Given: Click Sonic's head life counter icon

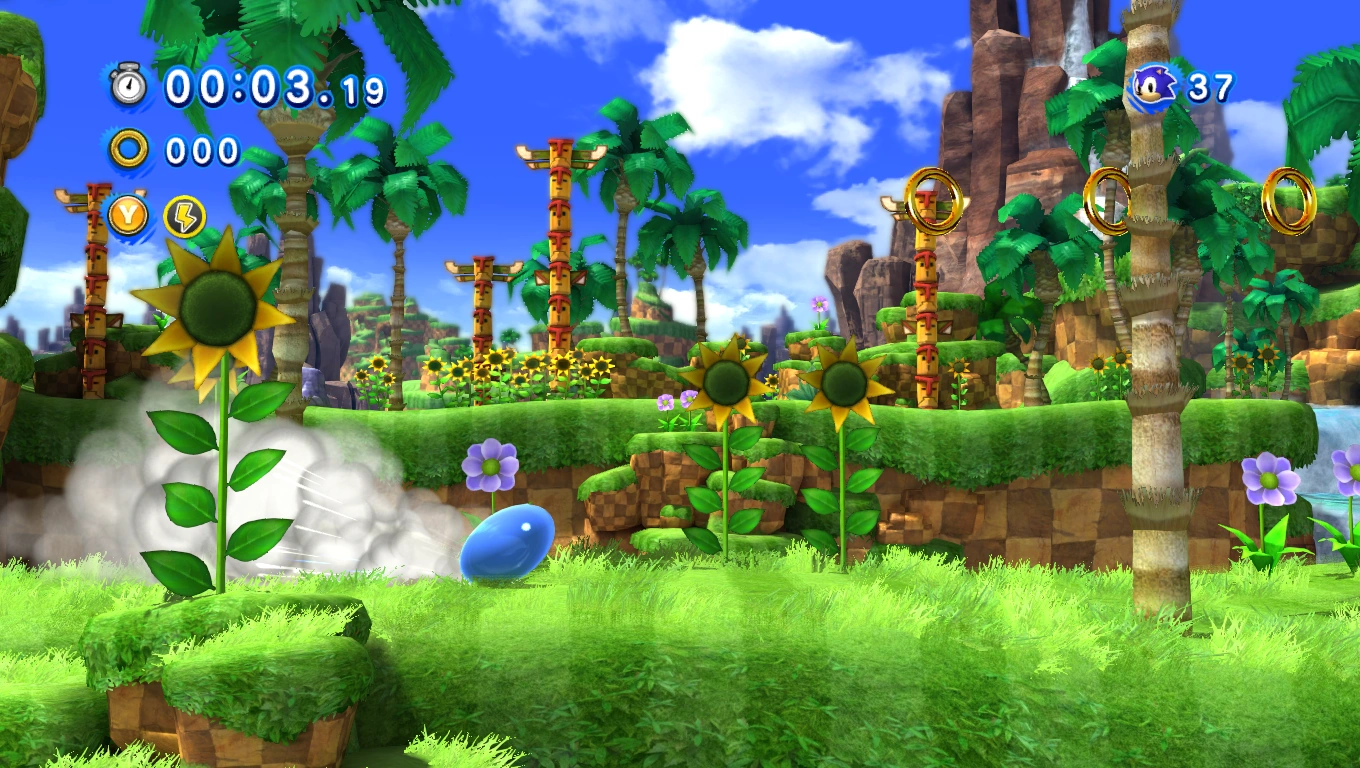Looking at the screenshot, I should tap(1152, 85).
